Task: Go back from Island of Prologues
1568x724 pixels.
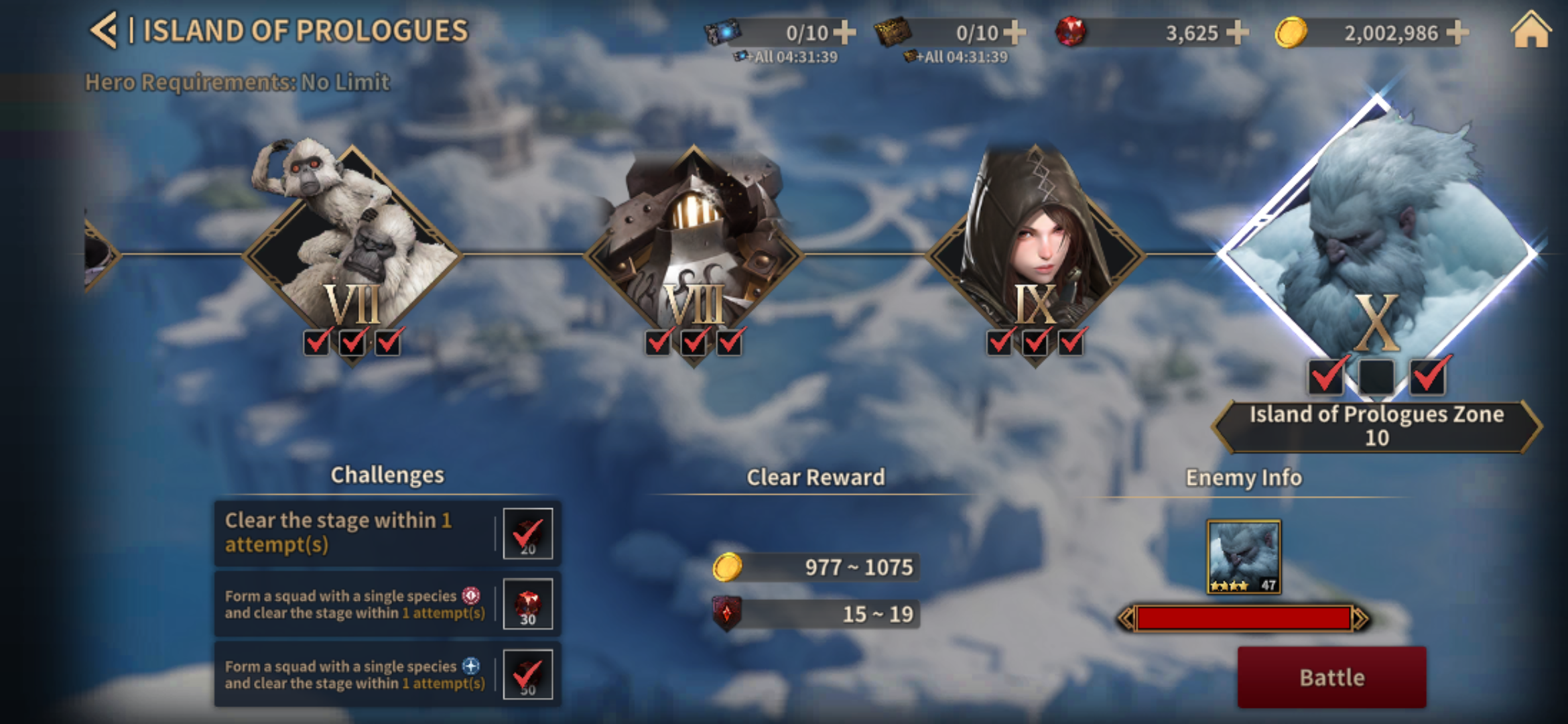Action: pos(105,31)
